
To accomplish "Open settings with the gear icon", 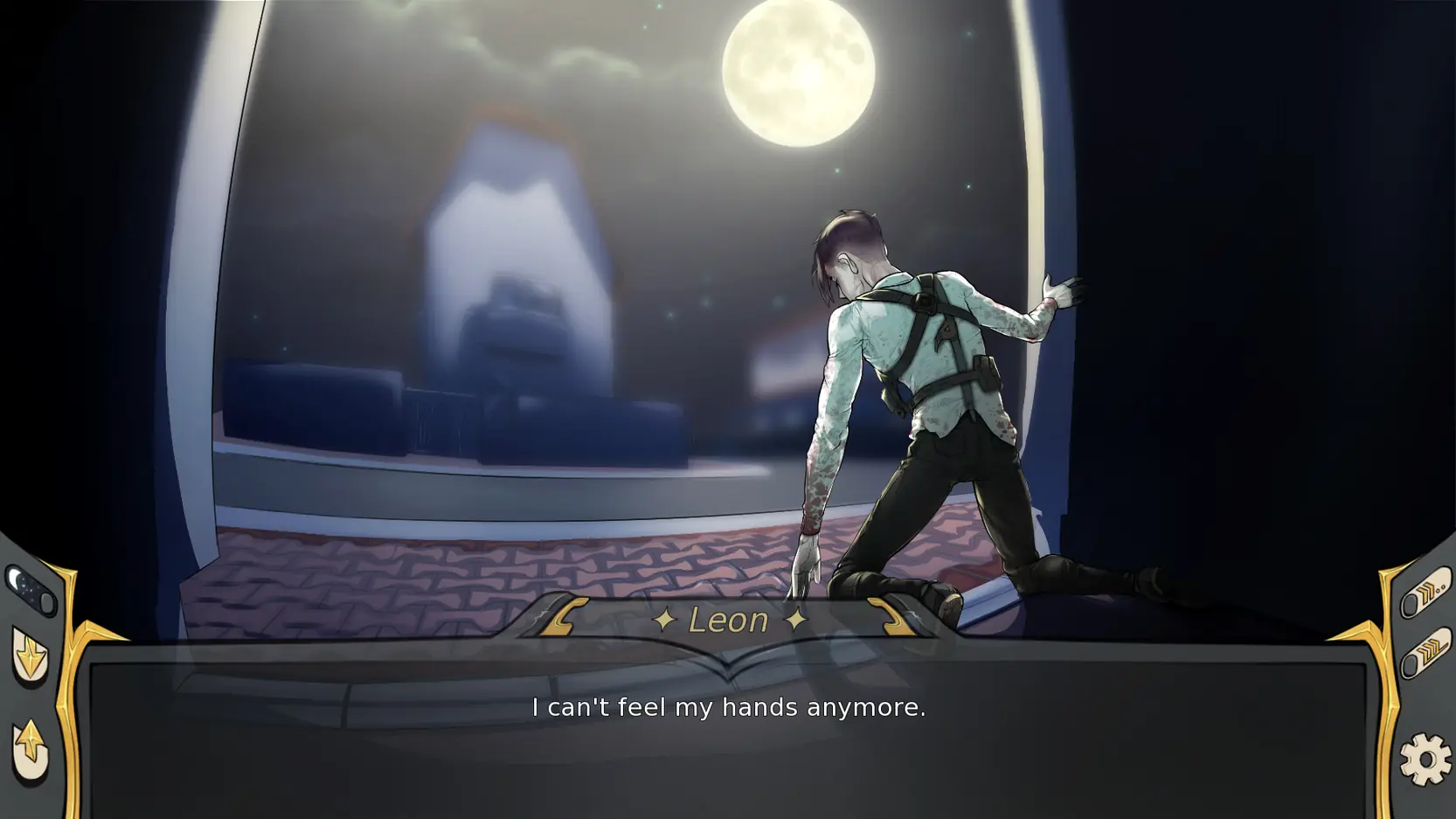I will point(1425,759).
